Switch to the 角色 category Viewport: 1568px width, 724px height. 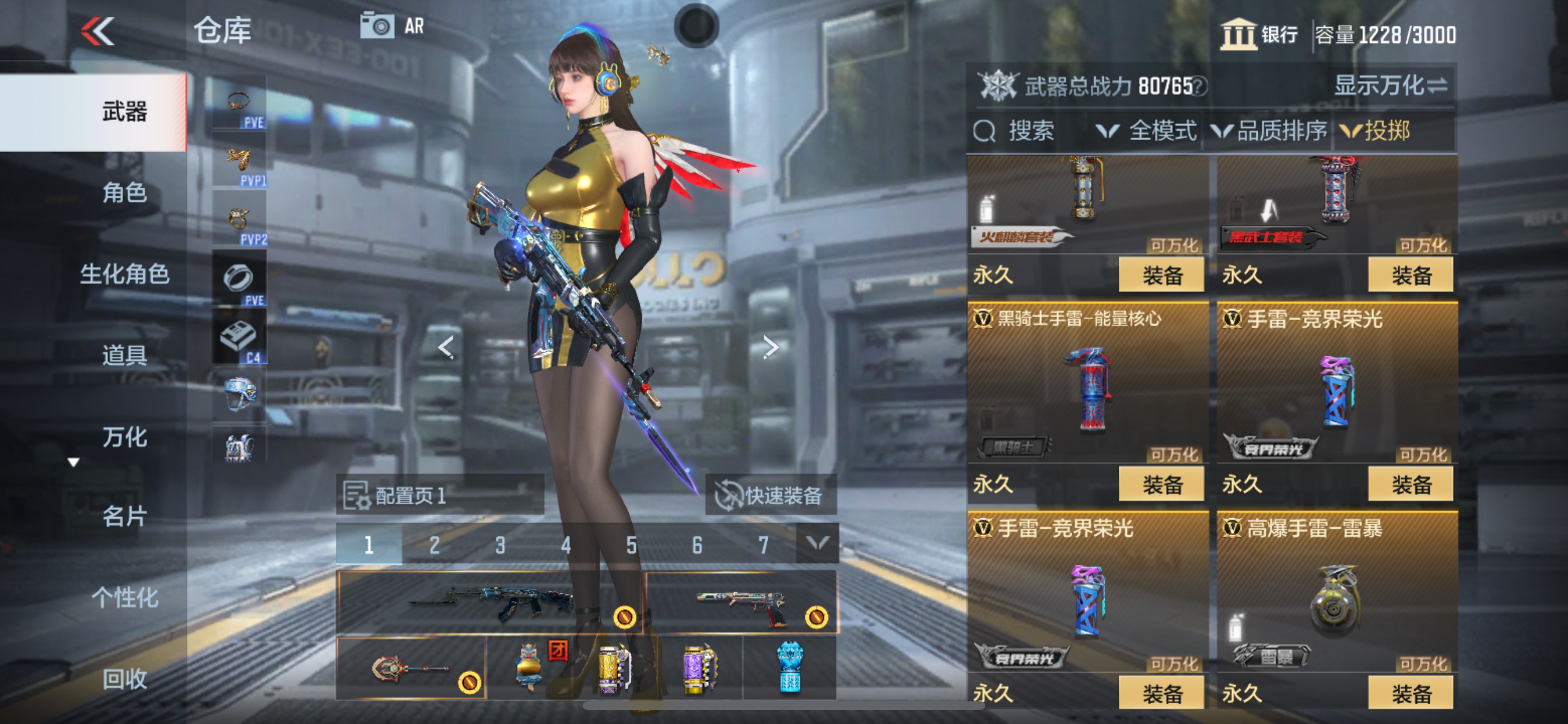point(124,193)
